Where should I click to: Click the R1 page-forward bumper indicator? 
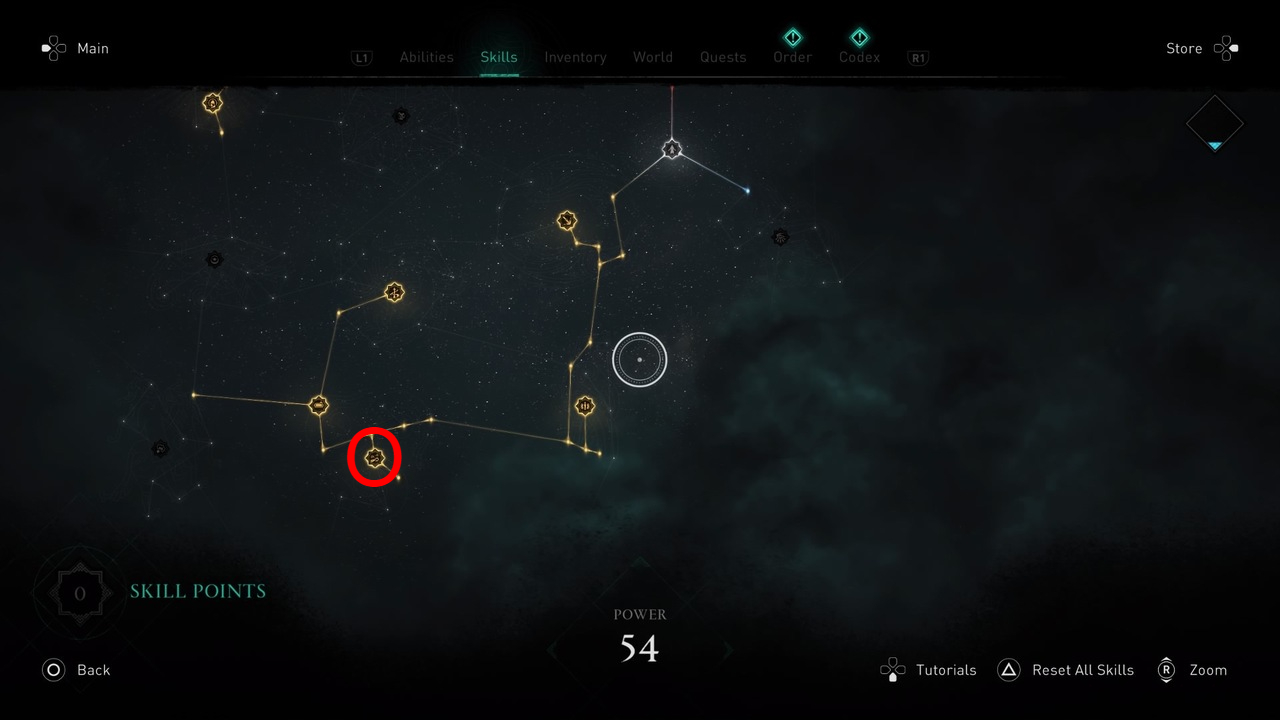coord(917,57)
